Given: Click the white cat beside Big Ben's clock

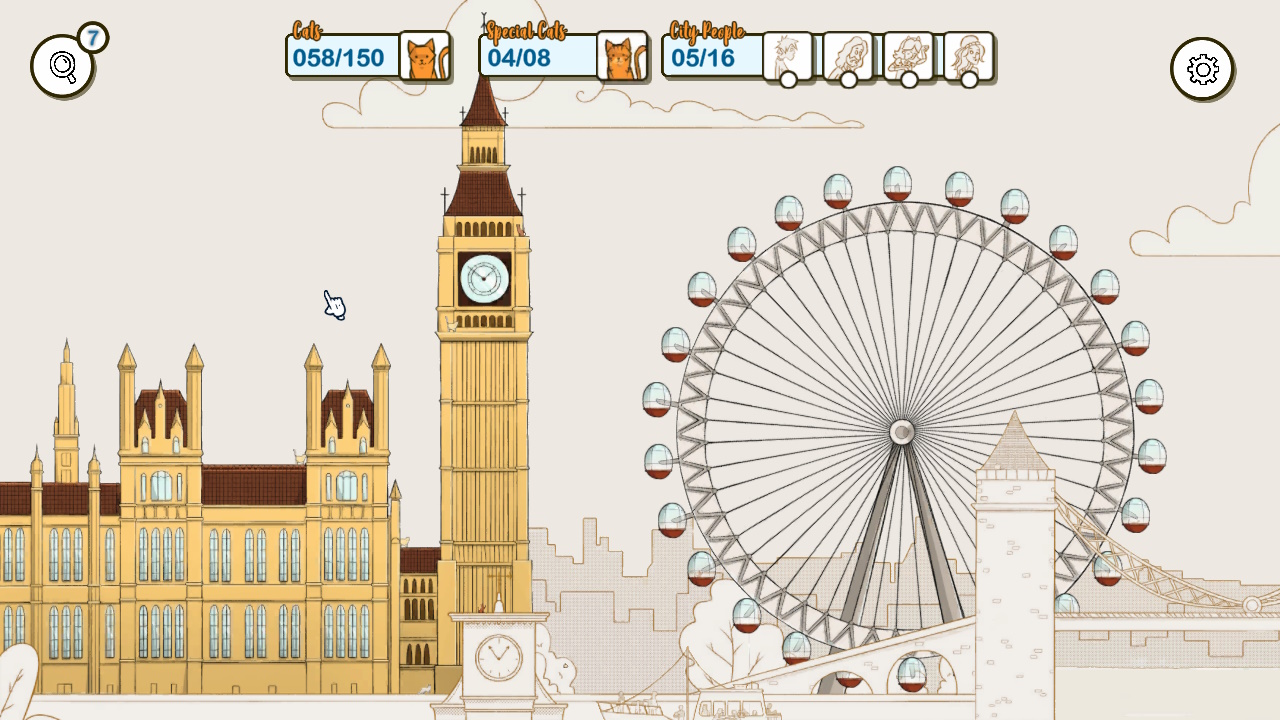Looking at the screenshot, I should (x=451, y=322).
